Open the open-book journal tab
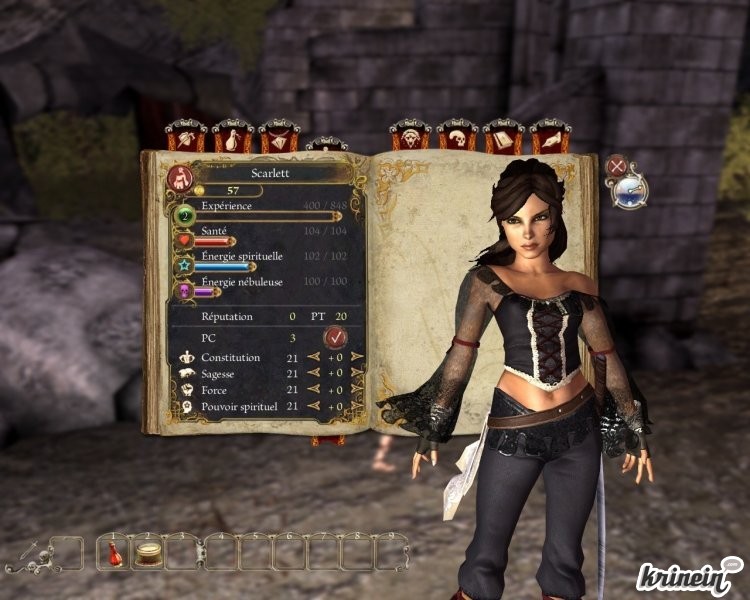 503,136
